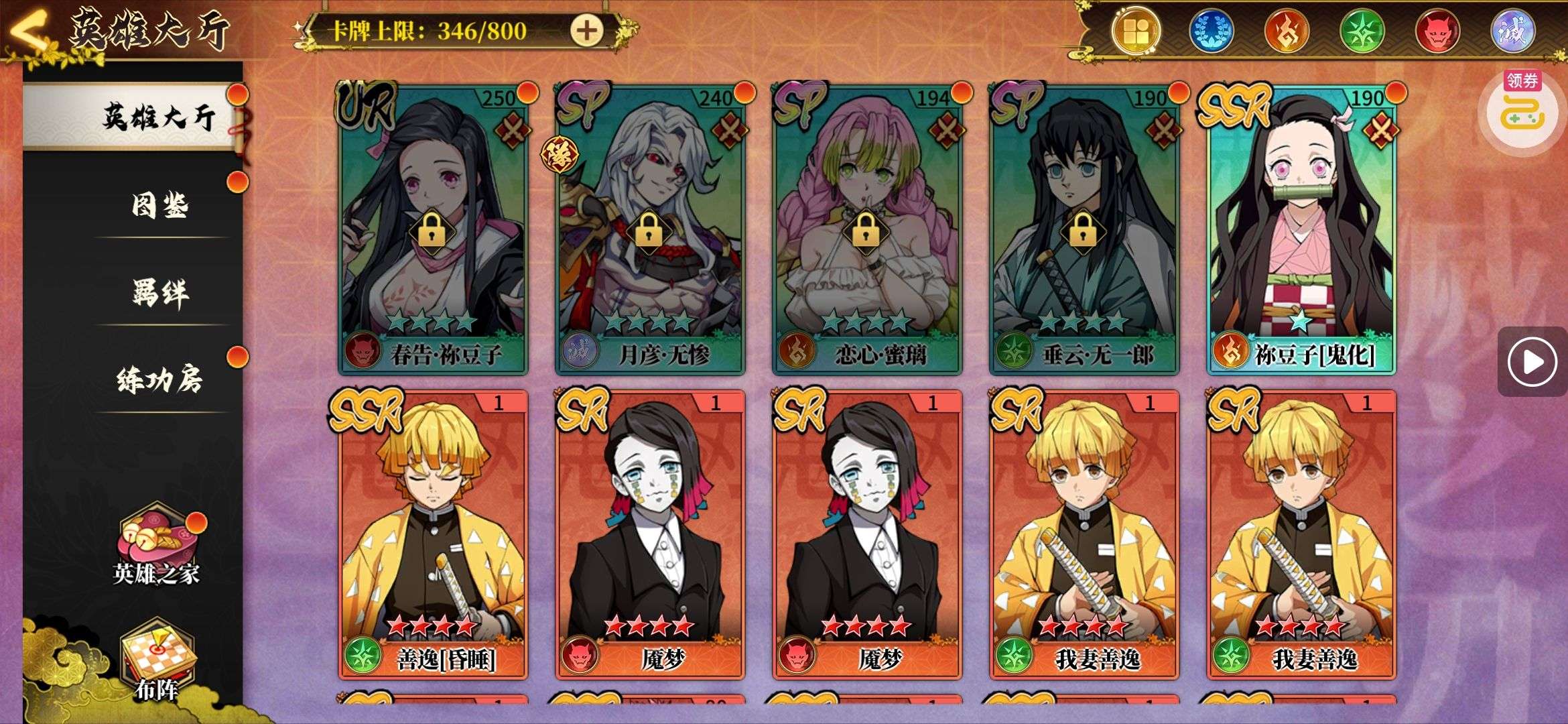Viewport: 1568px width, 724px height.
Task: Increase card limit with plus button
Action: 586,31
